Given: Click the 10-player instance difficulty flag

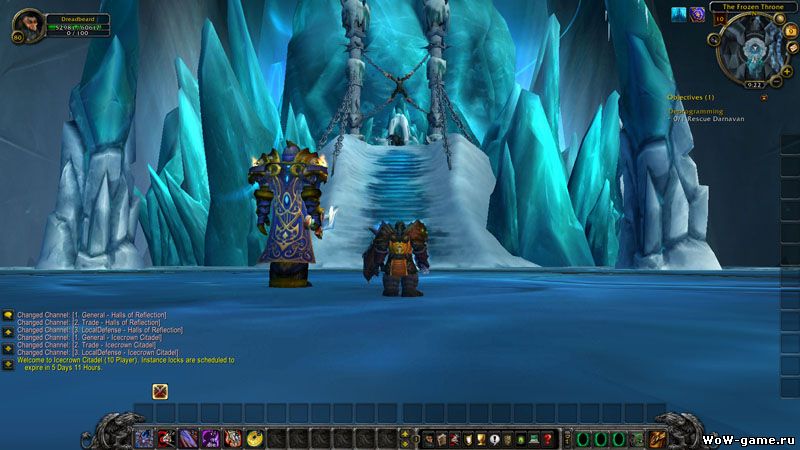Looking at the screenshot, I should point(719,19).
